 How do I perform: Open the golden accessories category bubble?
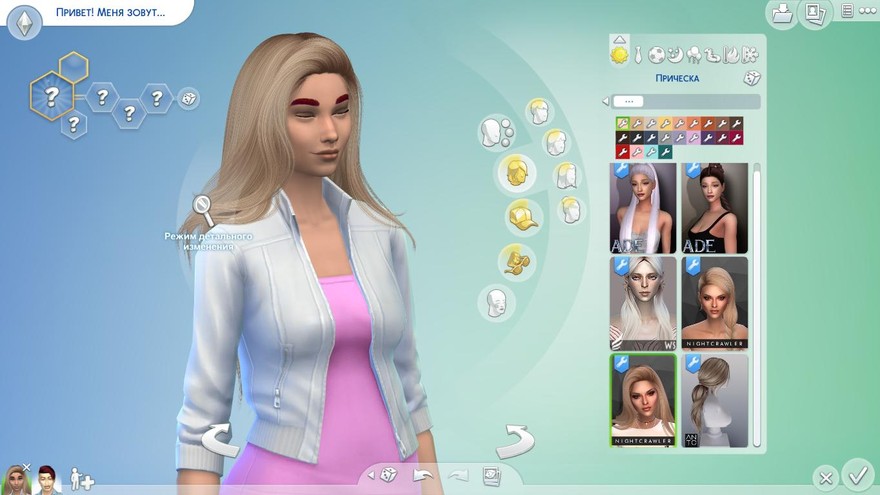point(516,260)
